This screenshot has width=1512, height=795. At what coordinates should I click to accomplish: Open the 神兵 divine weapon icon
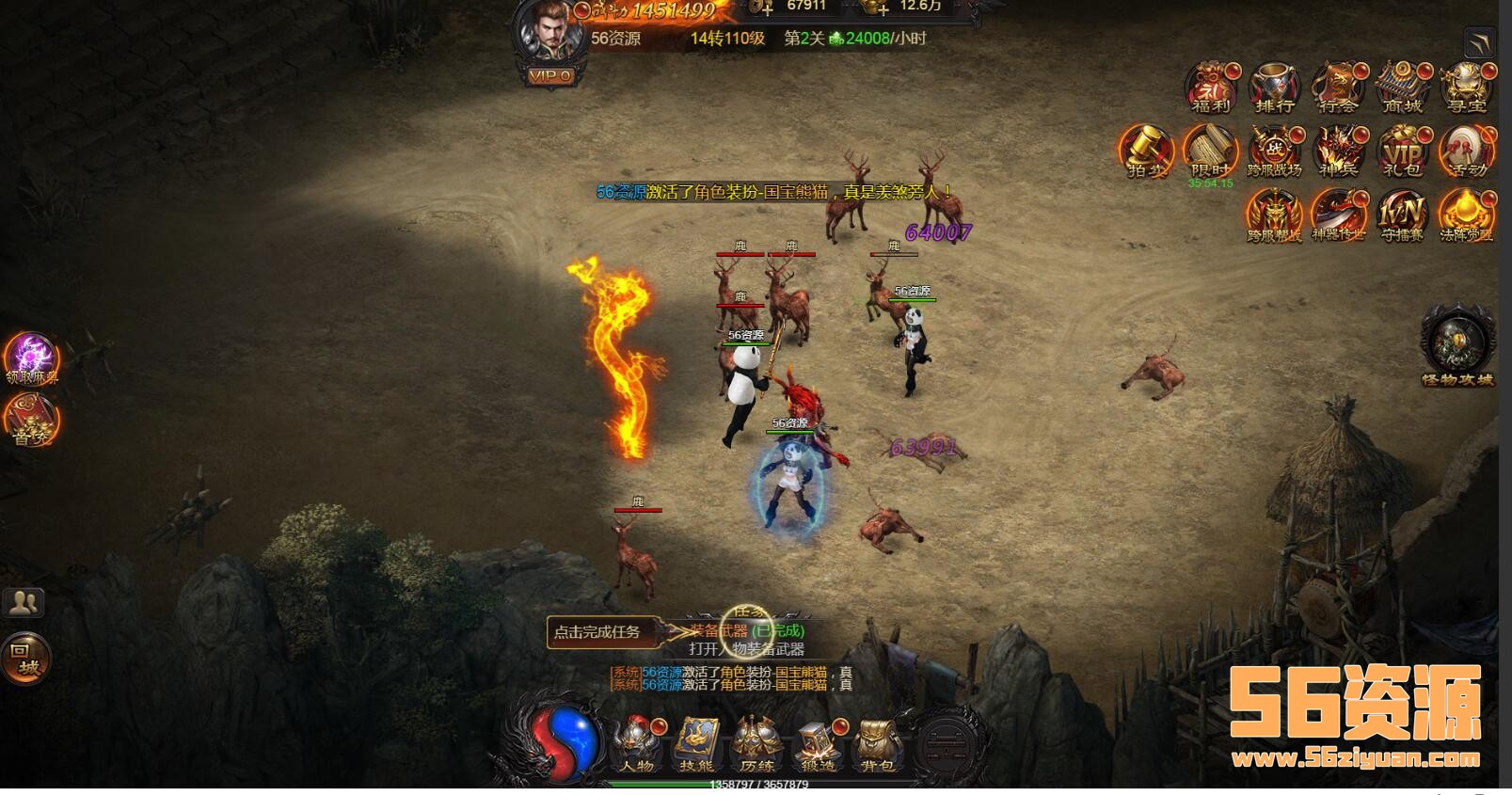(x=1338, y=151)
